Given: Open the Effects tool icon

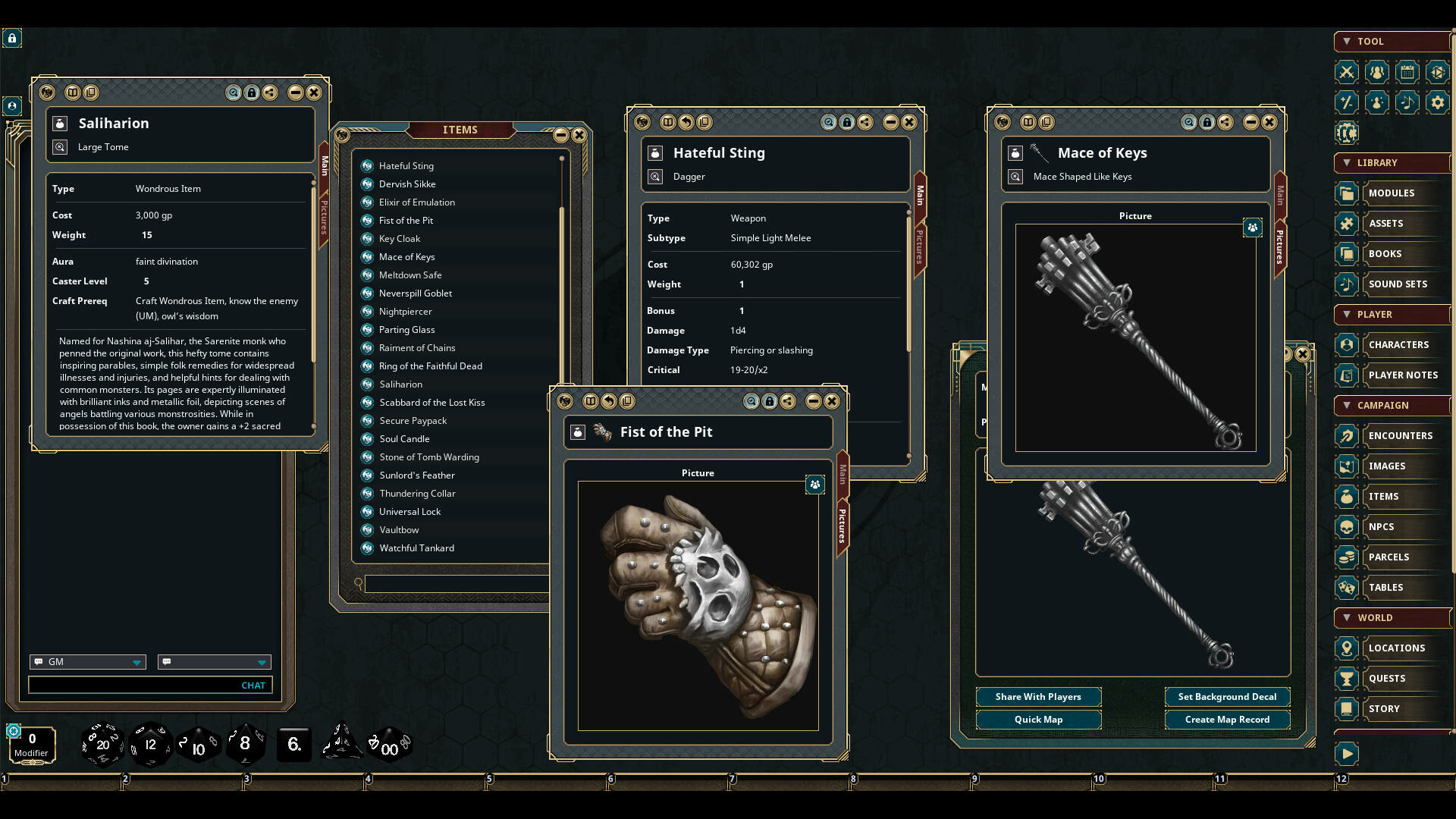Looking at the screenshot, I should pyautogui.click(x=1377, y=102).
